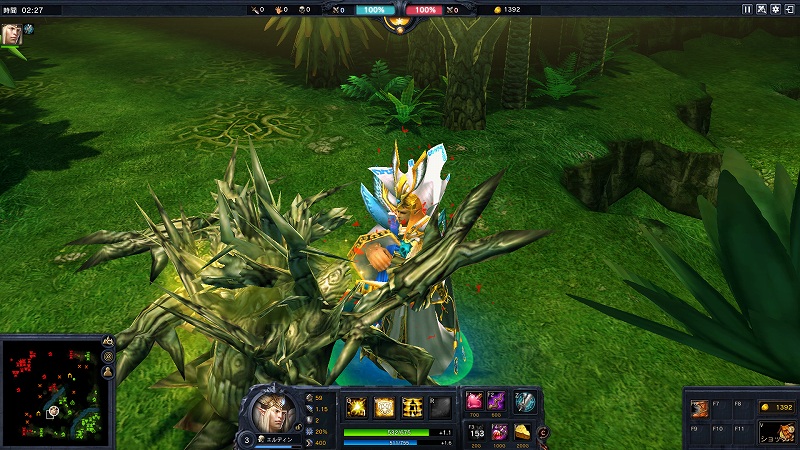Activate the W shield emblem ability
800x450 pixels.
coord(383,406)
